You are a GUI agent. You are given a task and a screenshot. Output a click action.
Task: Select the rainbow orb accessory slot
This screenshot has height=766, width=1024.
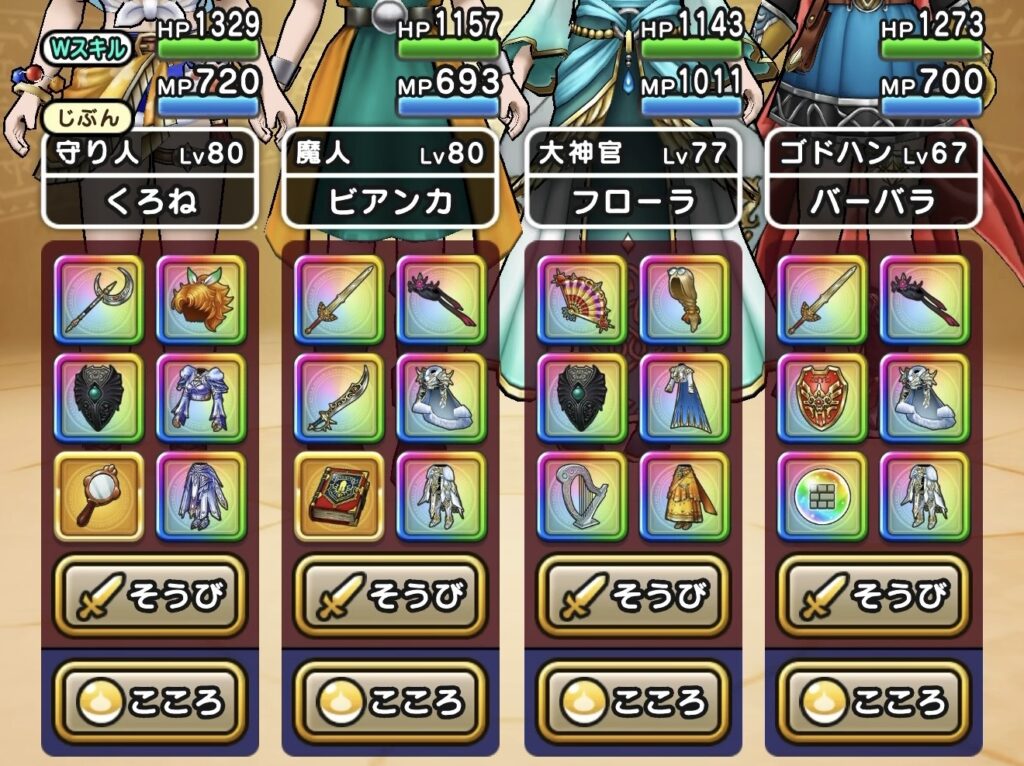822,496
